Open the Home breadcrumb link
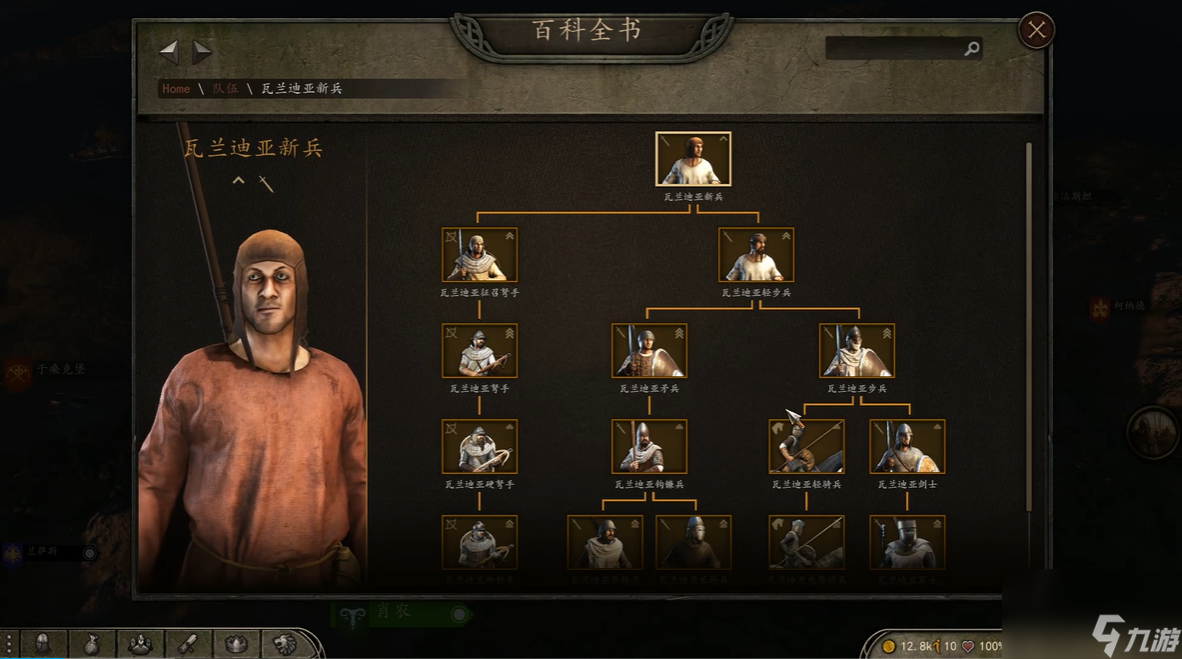 (176, 89)
